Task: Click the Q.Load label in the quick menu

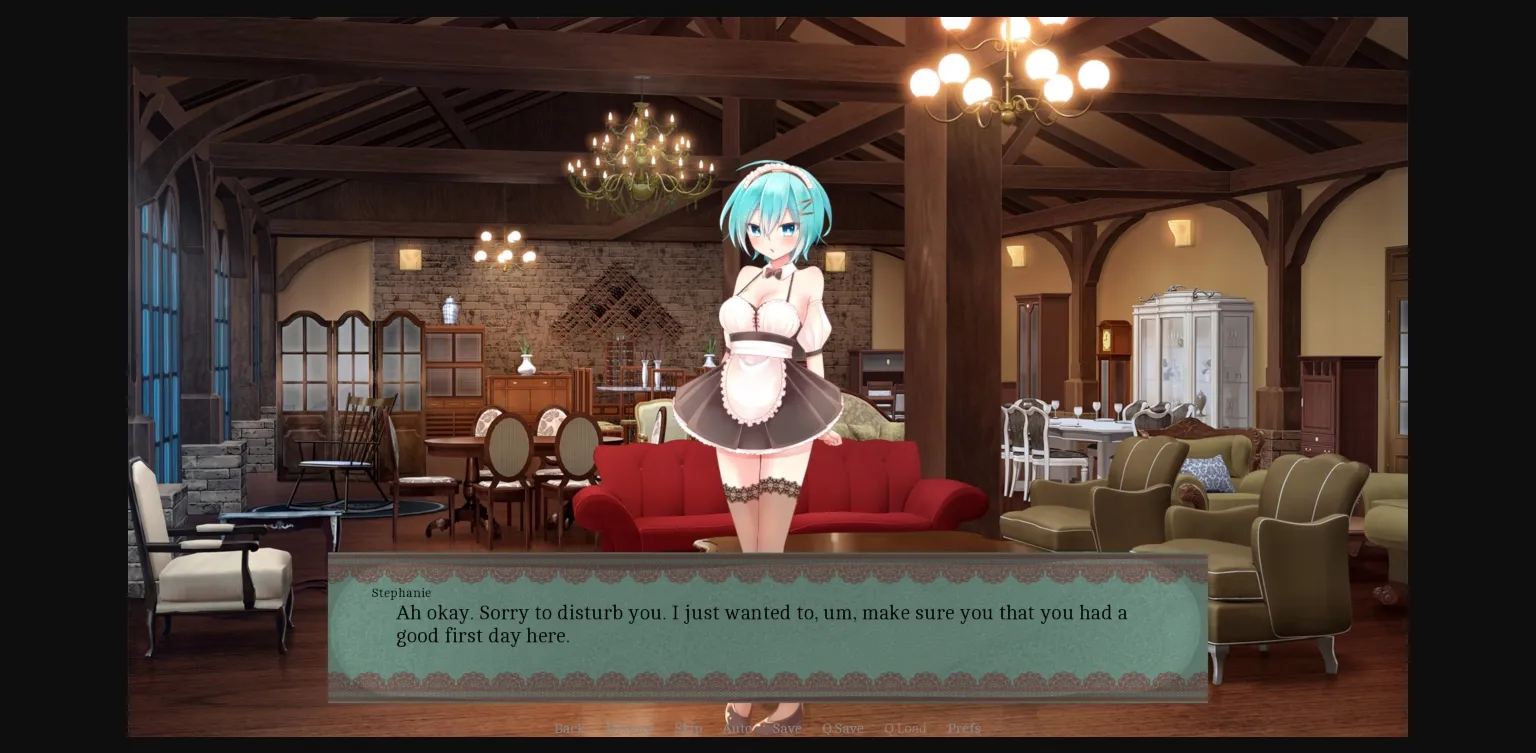Action: click(905, 728)
